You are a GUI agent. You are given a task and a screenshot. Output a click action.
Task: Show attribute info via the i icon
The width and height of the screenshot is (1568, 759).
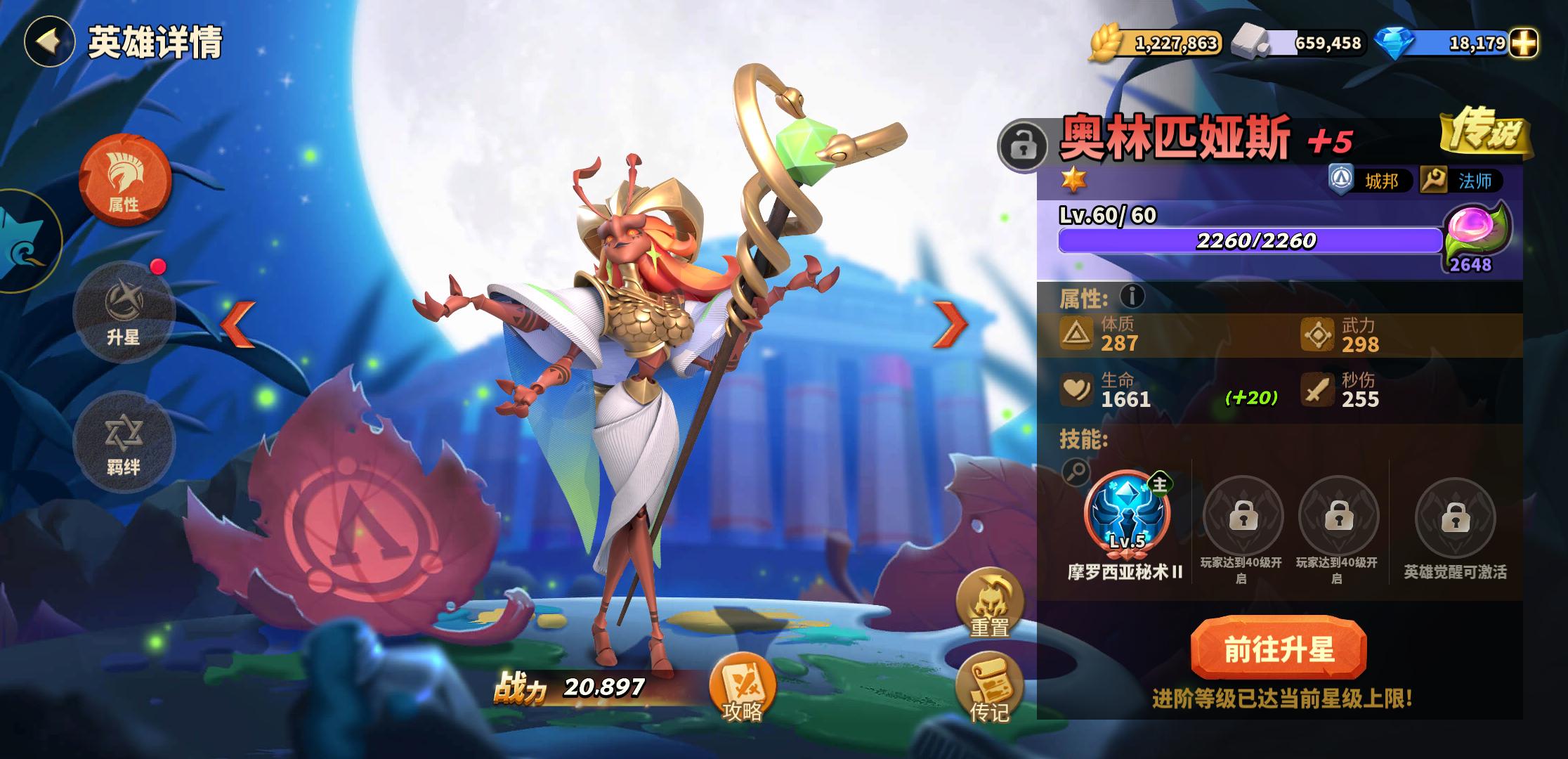point(1132,297)
